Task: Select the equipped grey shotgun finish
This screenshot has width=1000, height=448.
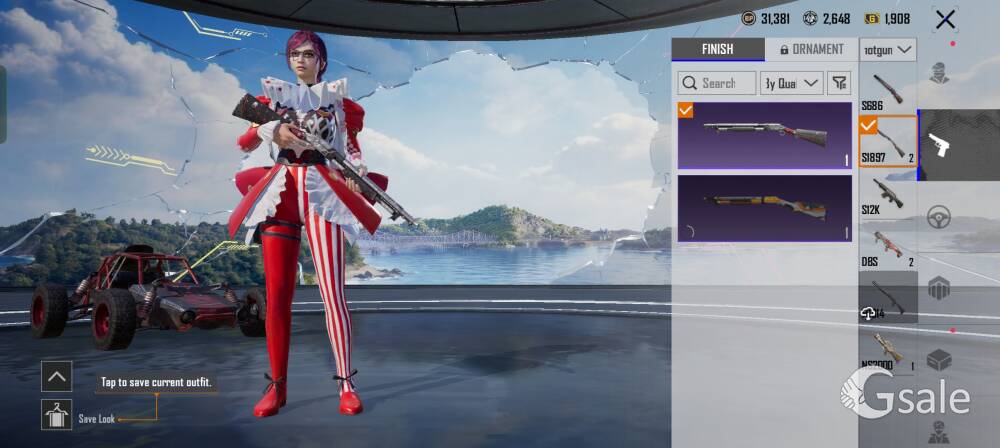Action: point(764,135)
